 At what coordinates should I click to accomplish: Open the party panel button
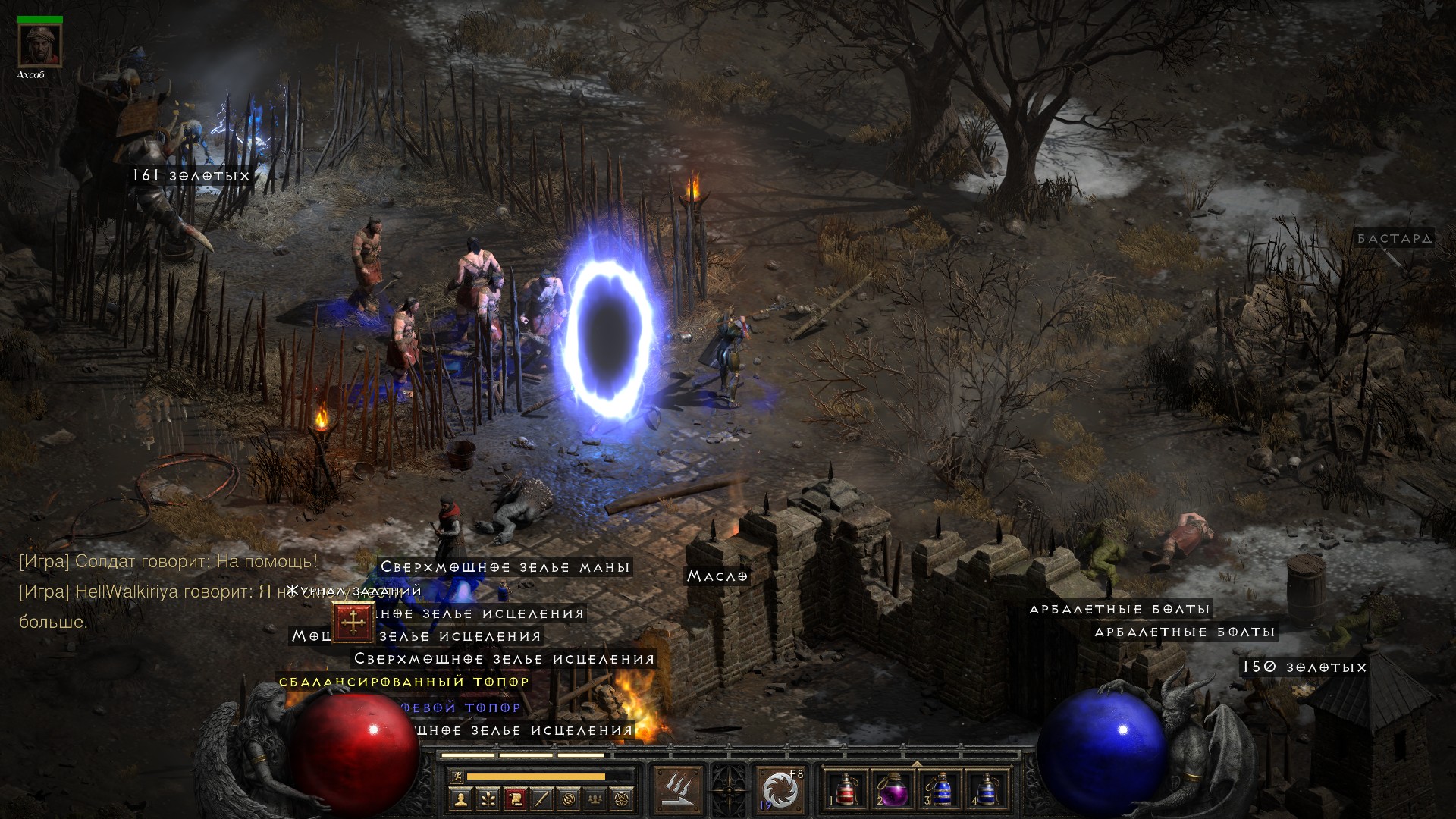596,799
